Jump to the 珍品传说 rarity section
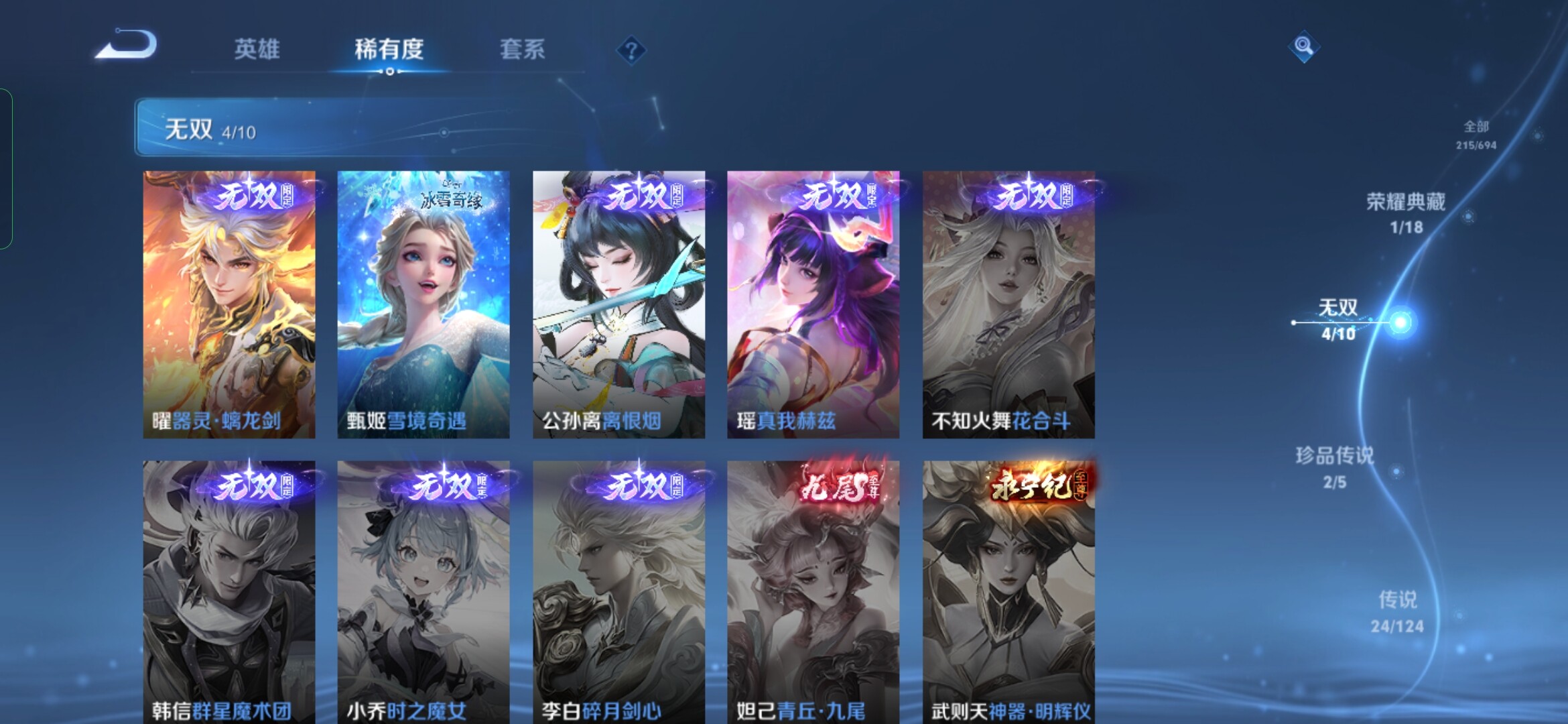Screen dimensions: 1568x724 pyautogui.click(x=1334, y=467)
